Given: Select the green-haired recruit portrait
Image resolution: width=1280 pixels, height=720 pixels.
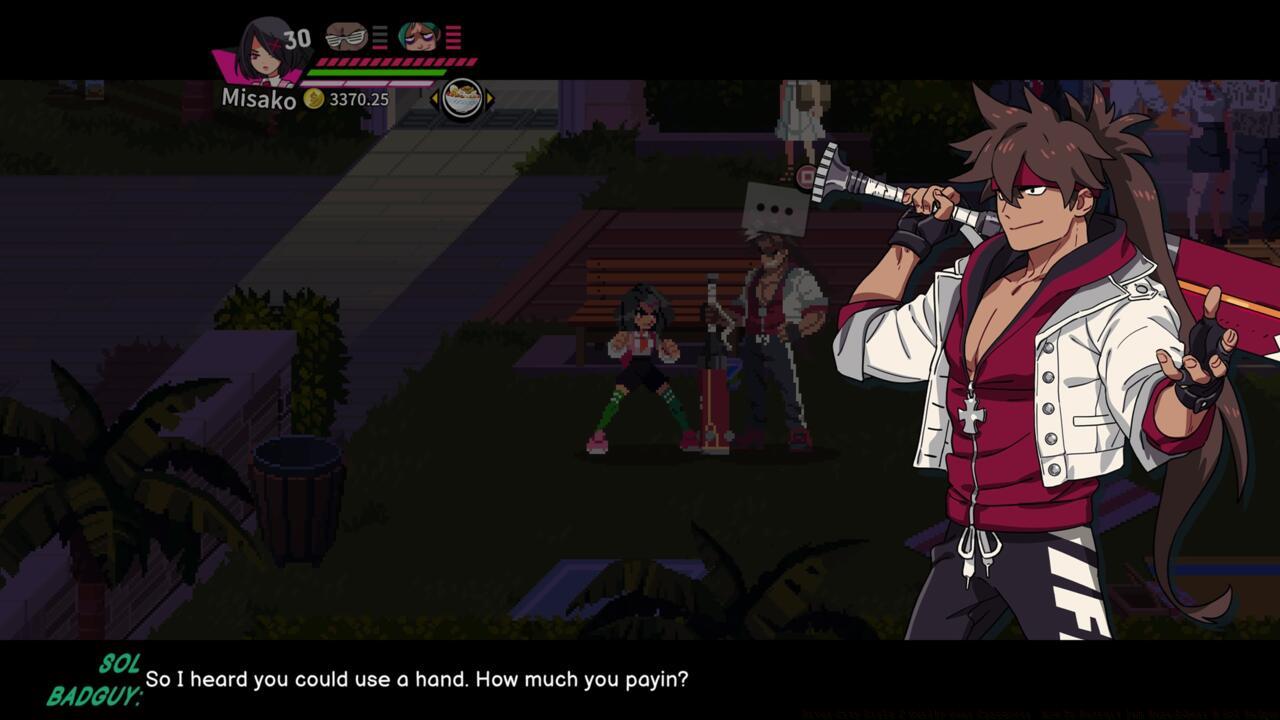Looking at the screenshot, I should tap(419, 37).
